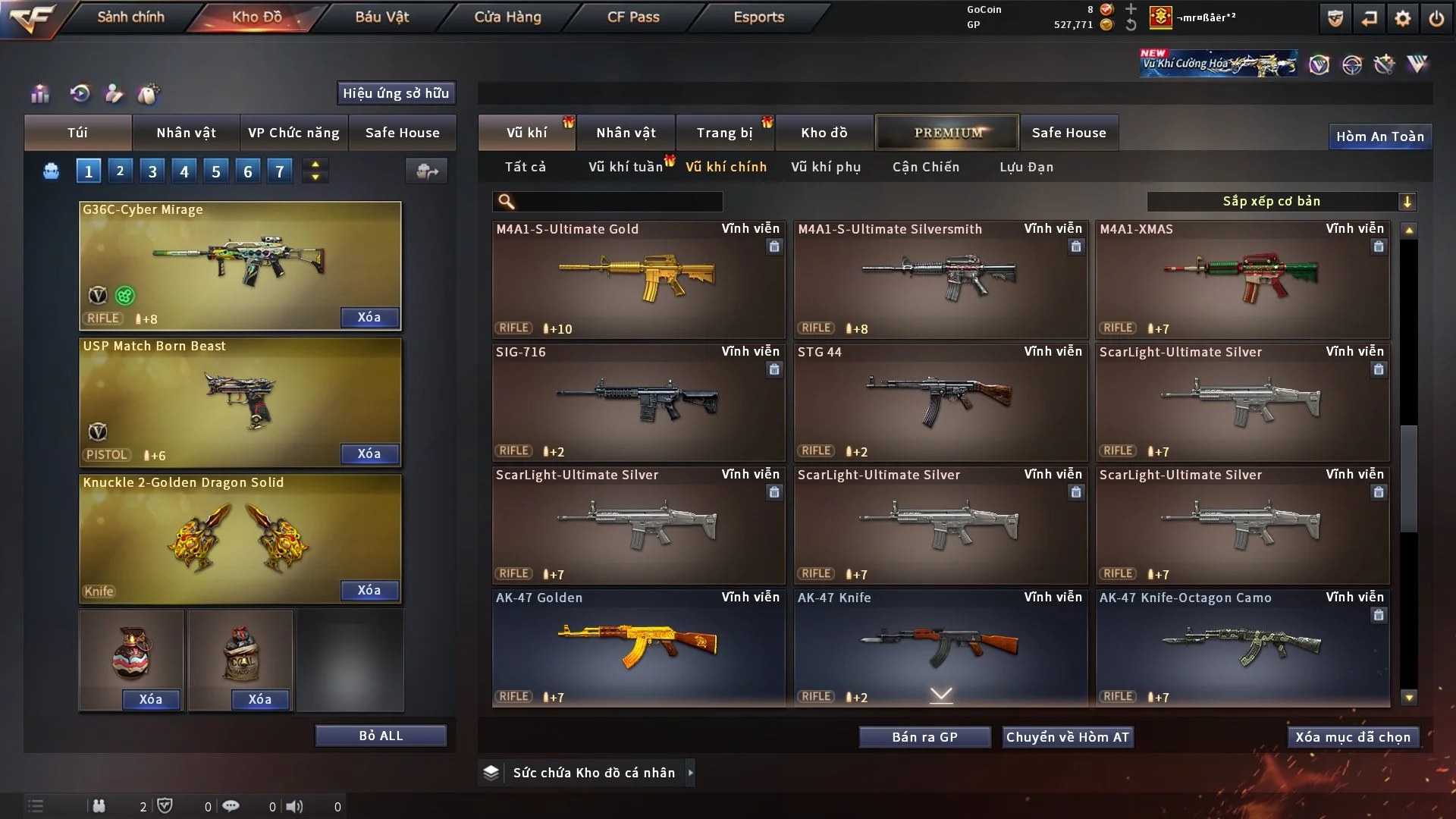Open the Hòm An Toàn safe box
Viewport: 1456px width, 819px height.
(x=1379, y=136)
